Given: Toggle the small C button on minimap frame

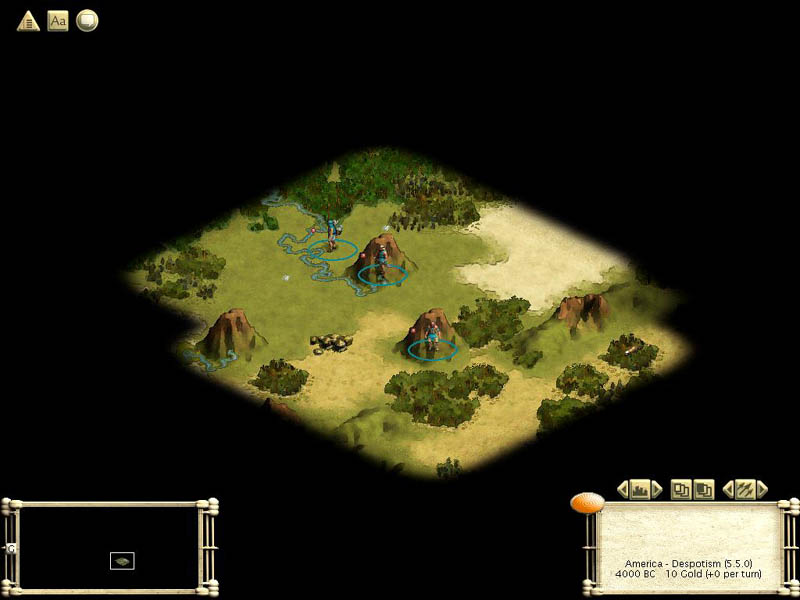Looking at the screenshot, I should [11, 548].
